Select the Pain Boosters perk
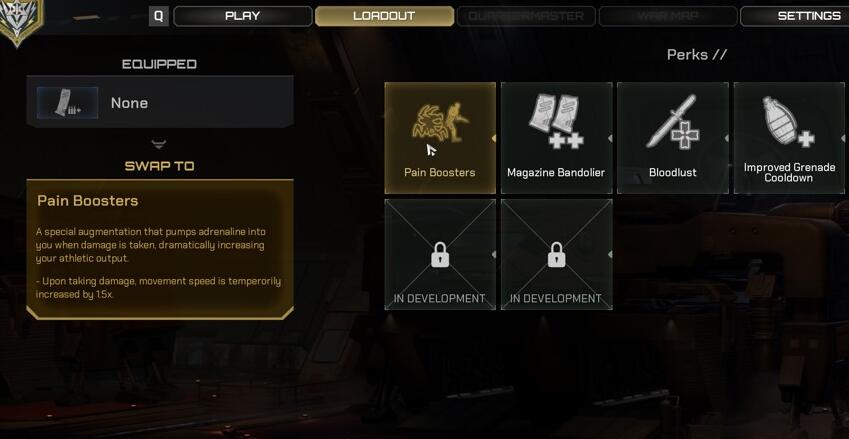849x439 pixels. (x=440, y=137)
